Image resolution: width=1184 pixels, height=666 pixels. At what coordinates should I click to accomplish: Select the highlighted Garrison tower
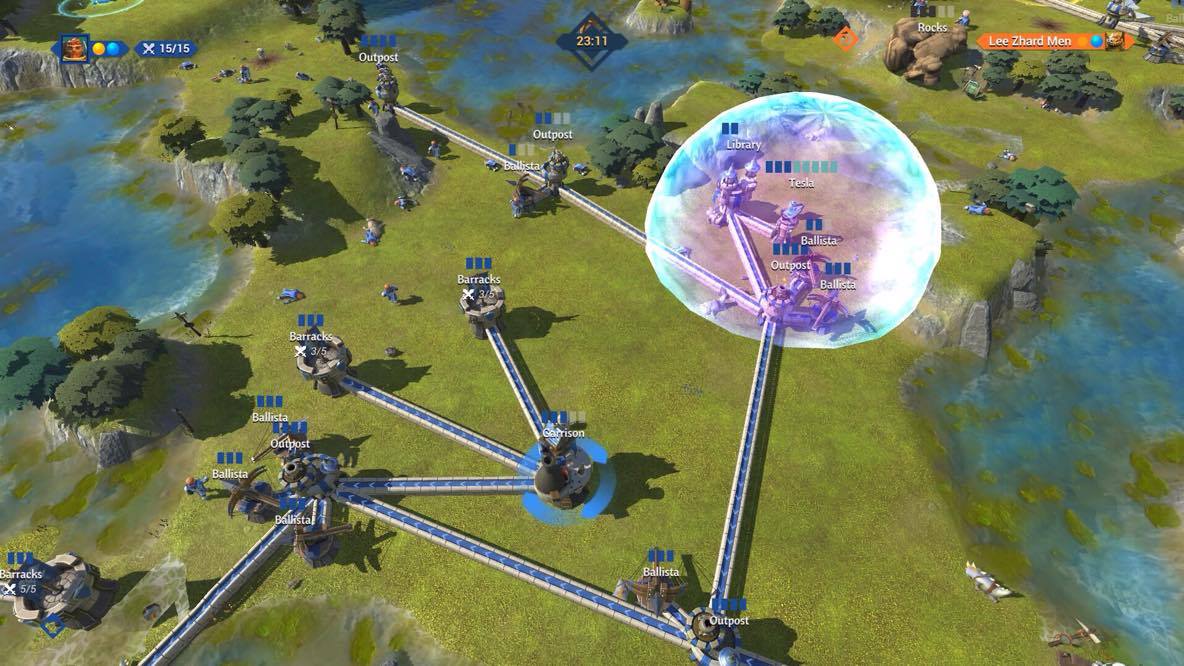558,474
